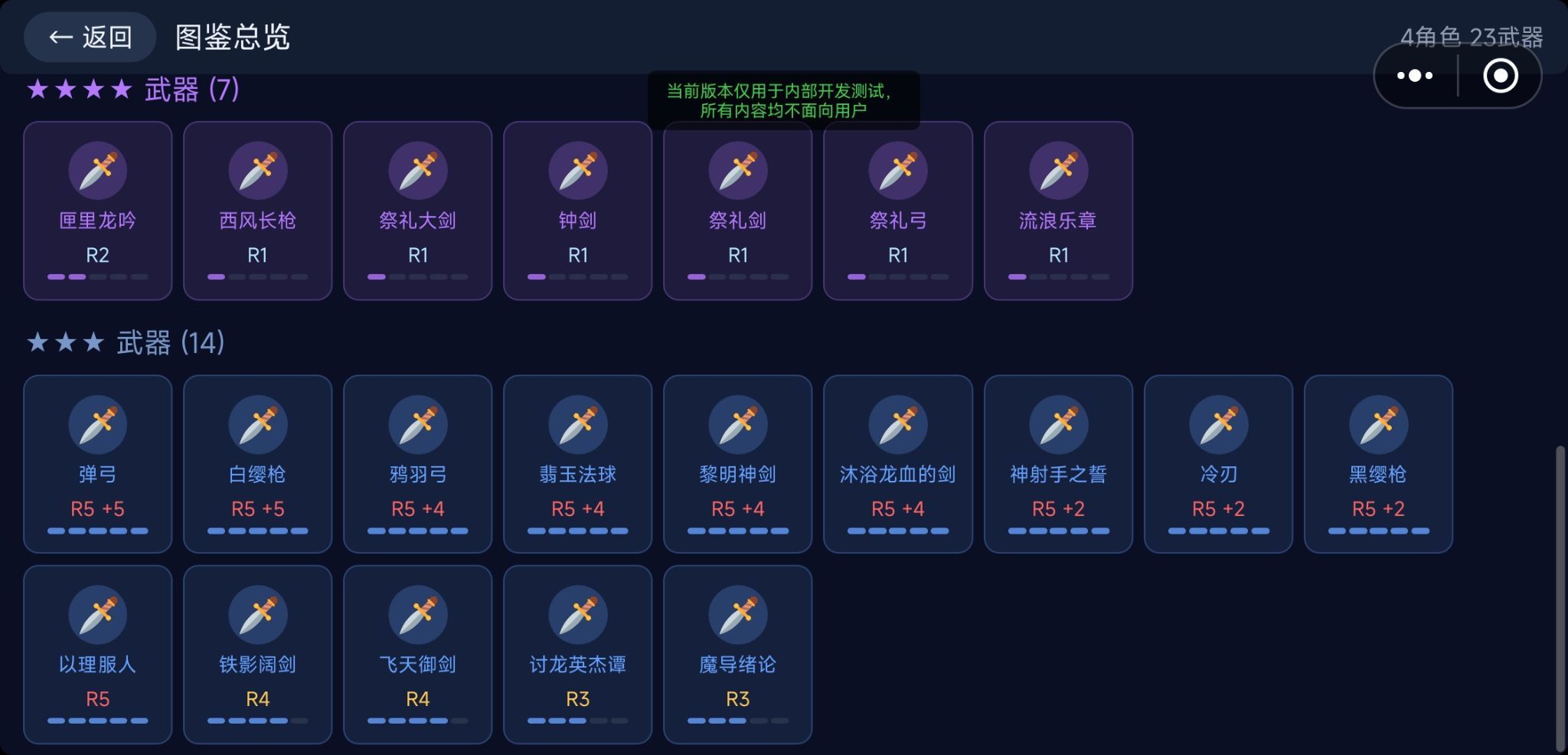Choose the 祭礼大剑 weapon card
This screenshot has width=1568, height=755.
tap(417, 211)
